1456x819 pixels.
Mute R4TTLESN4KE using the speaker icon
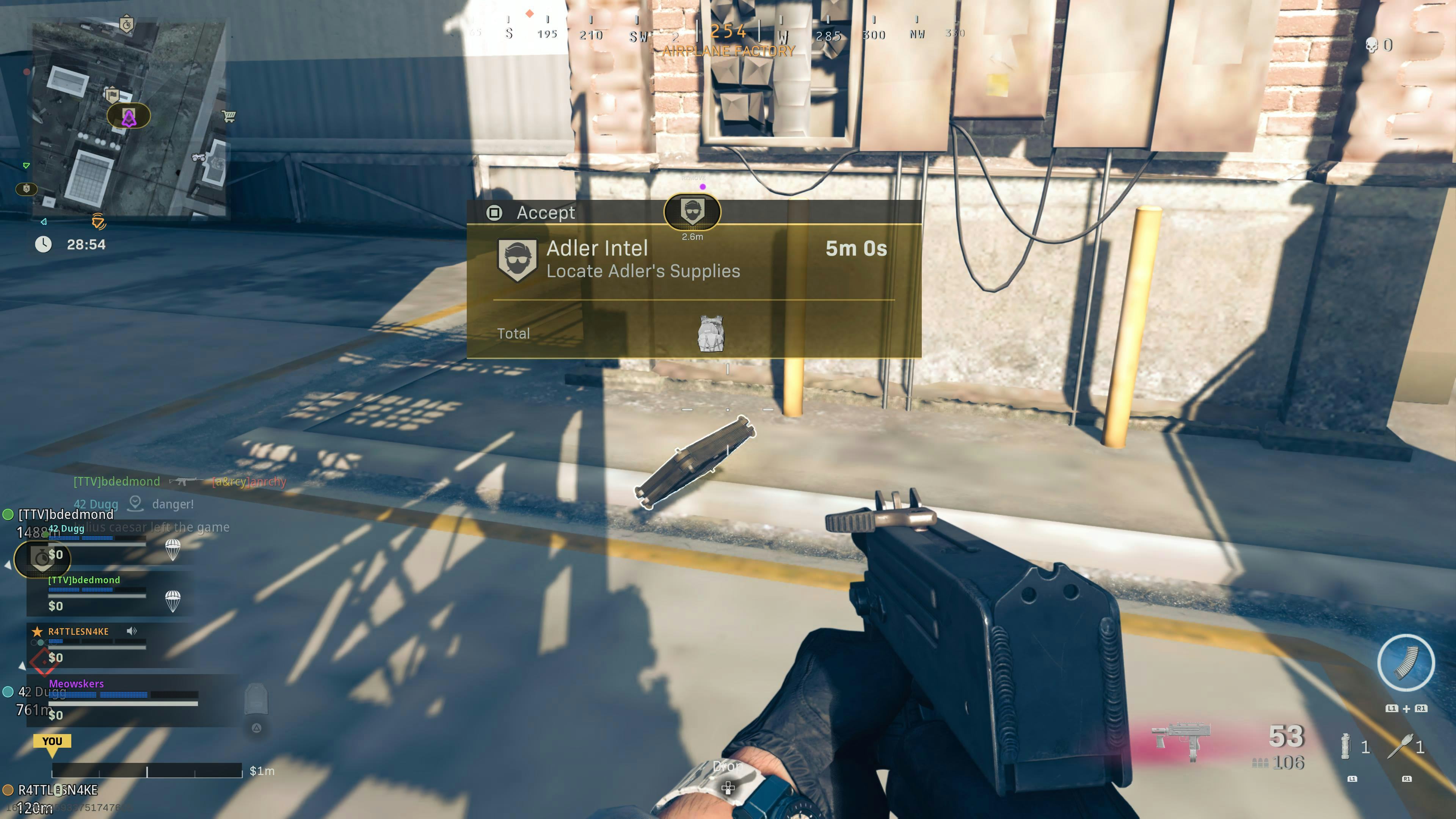coord(132,630)
